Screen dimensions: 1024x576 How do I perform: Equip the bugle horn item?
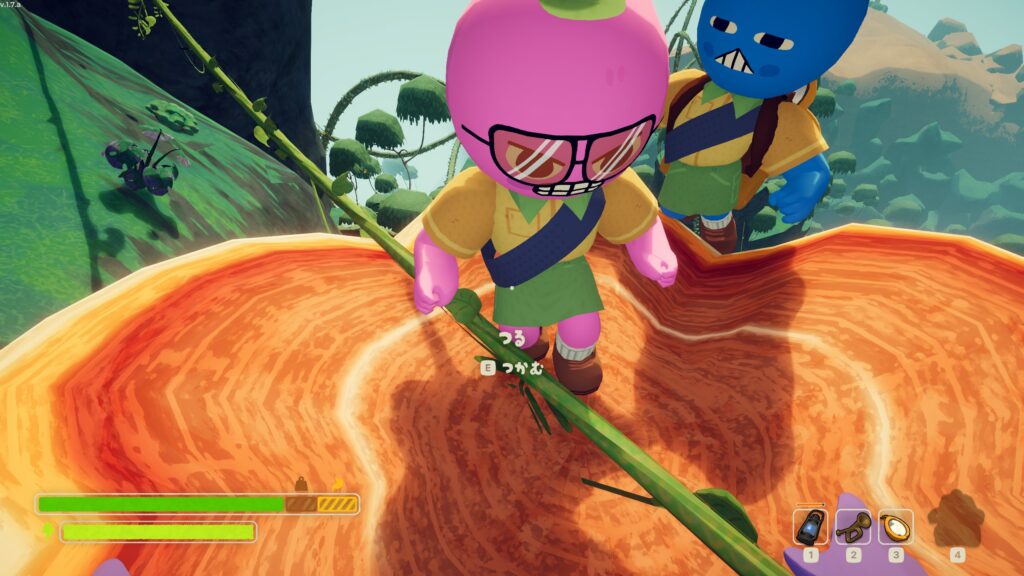pyautogui.click(x=853, y=526)
